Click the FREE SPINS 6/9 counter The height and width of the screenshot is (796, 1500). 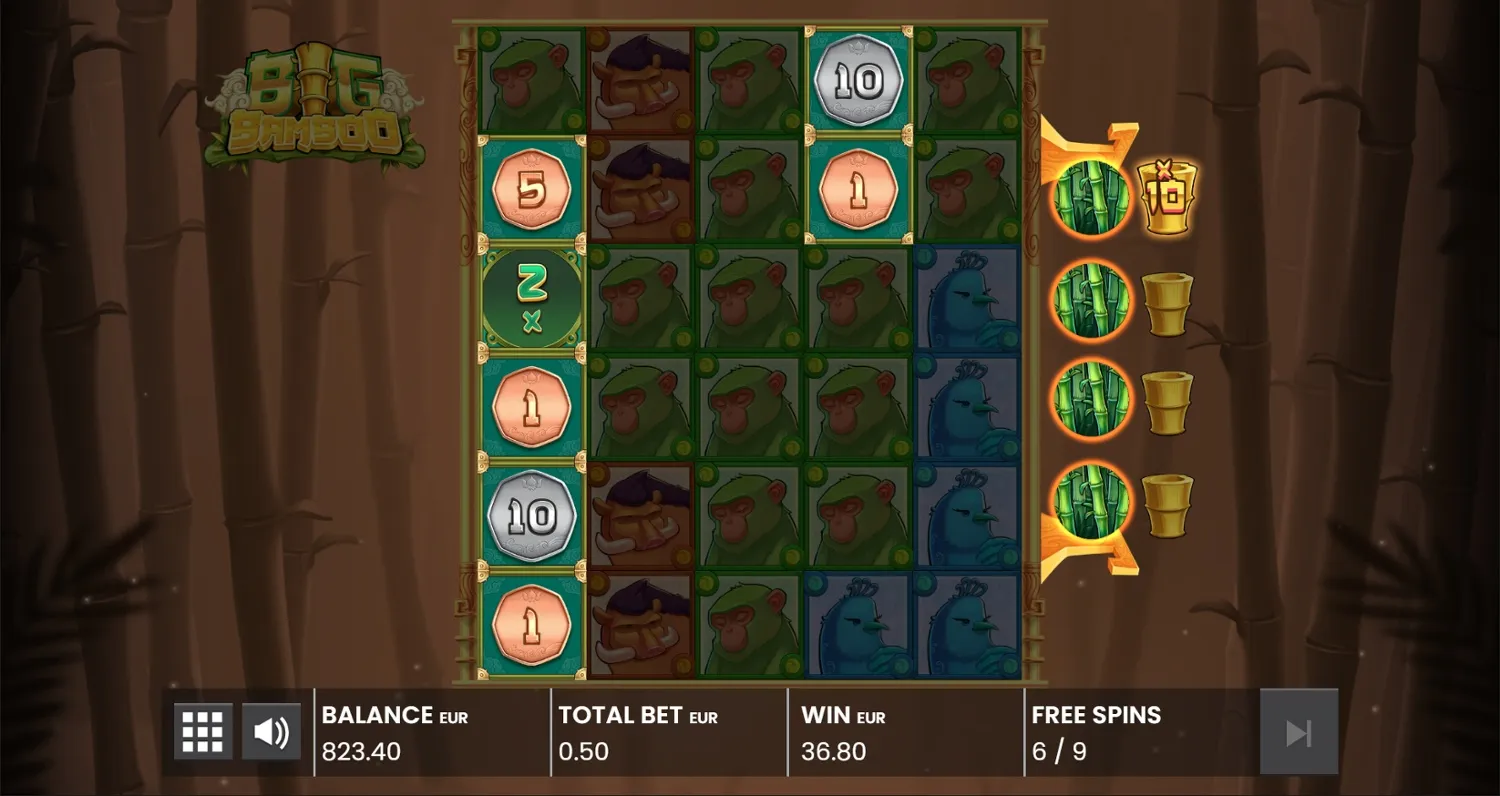(1094, 732)
